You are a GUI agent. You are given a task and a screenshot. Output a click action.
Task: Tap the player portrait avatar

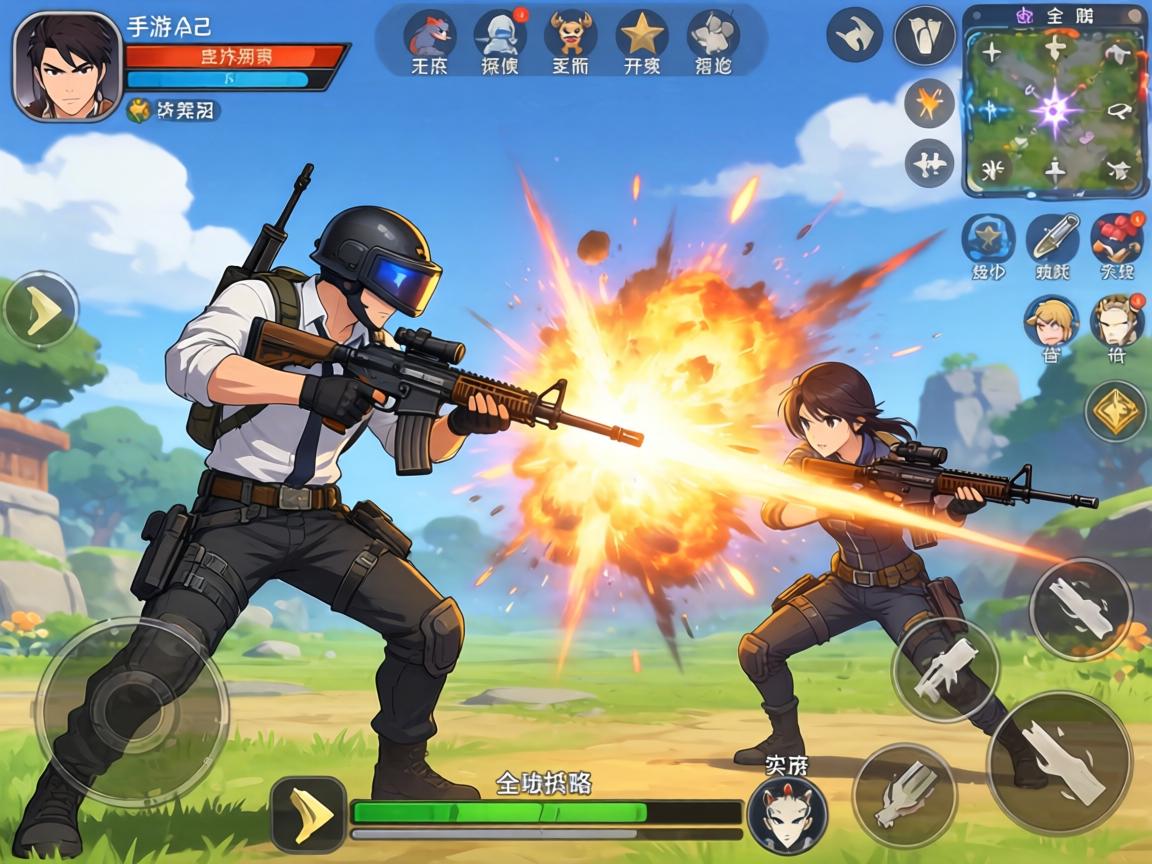66,66
